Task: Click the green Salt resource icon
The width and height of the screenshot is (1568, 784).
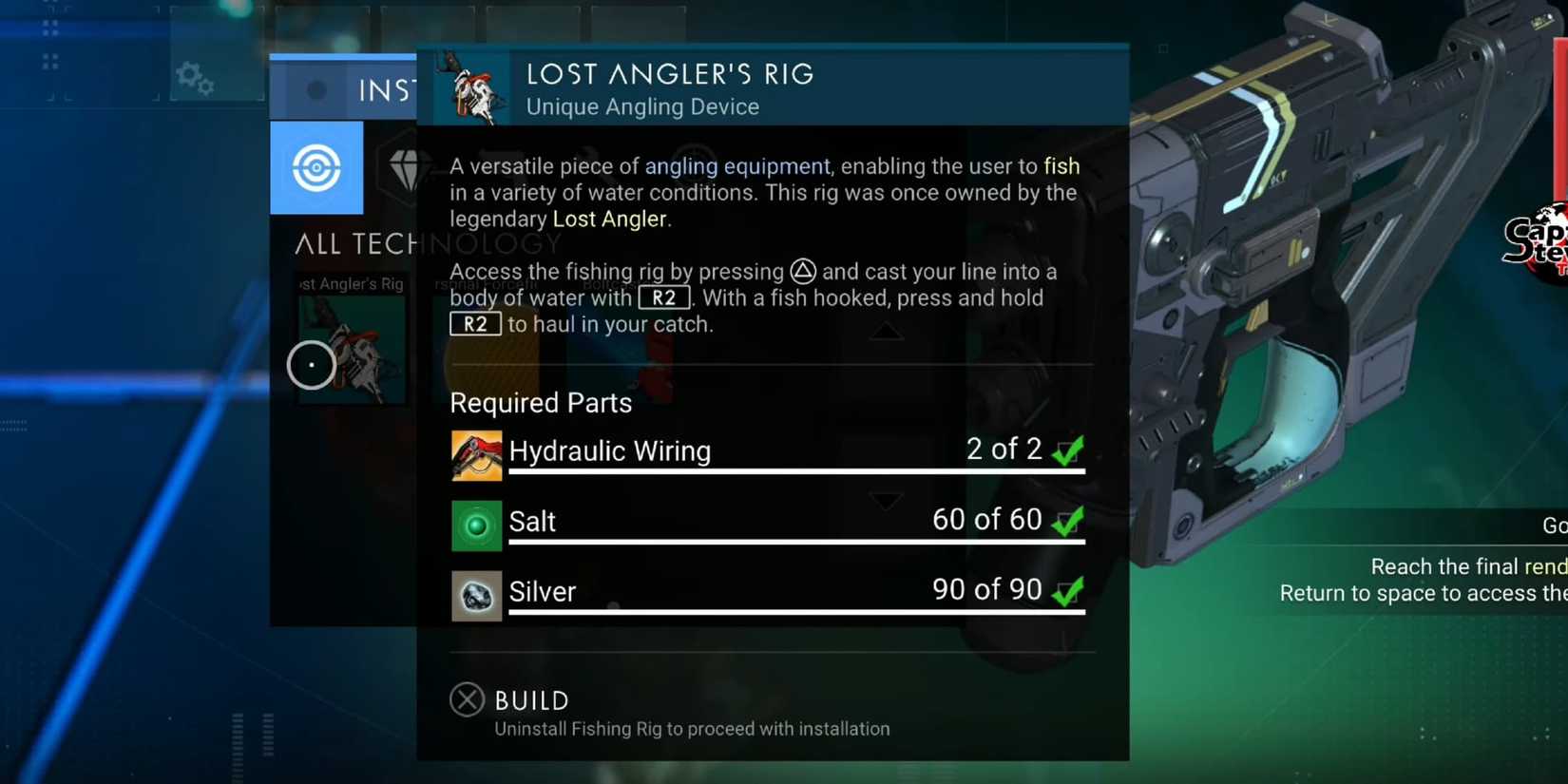Action: pyautogui.click(x=476, y=525)
